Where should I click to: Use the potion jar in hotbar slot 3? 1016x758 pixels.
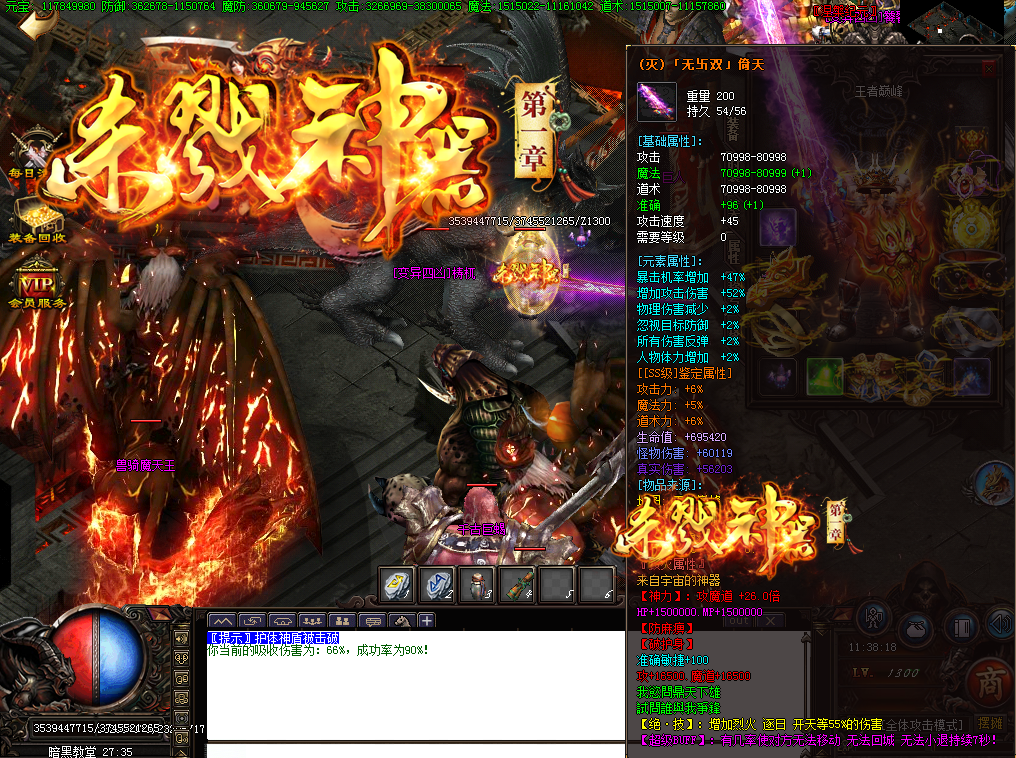click(476, 585)
